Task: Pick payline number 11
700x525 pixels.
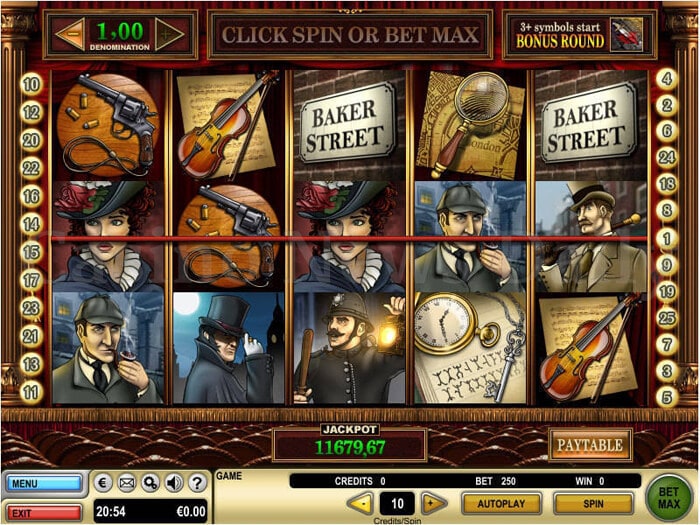Action: (x=31, y=393)
